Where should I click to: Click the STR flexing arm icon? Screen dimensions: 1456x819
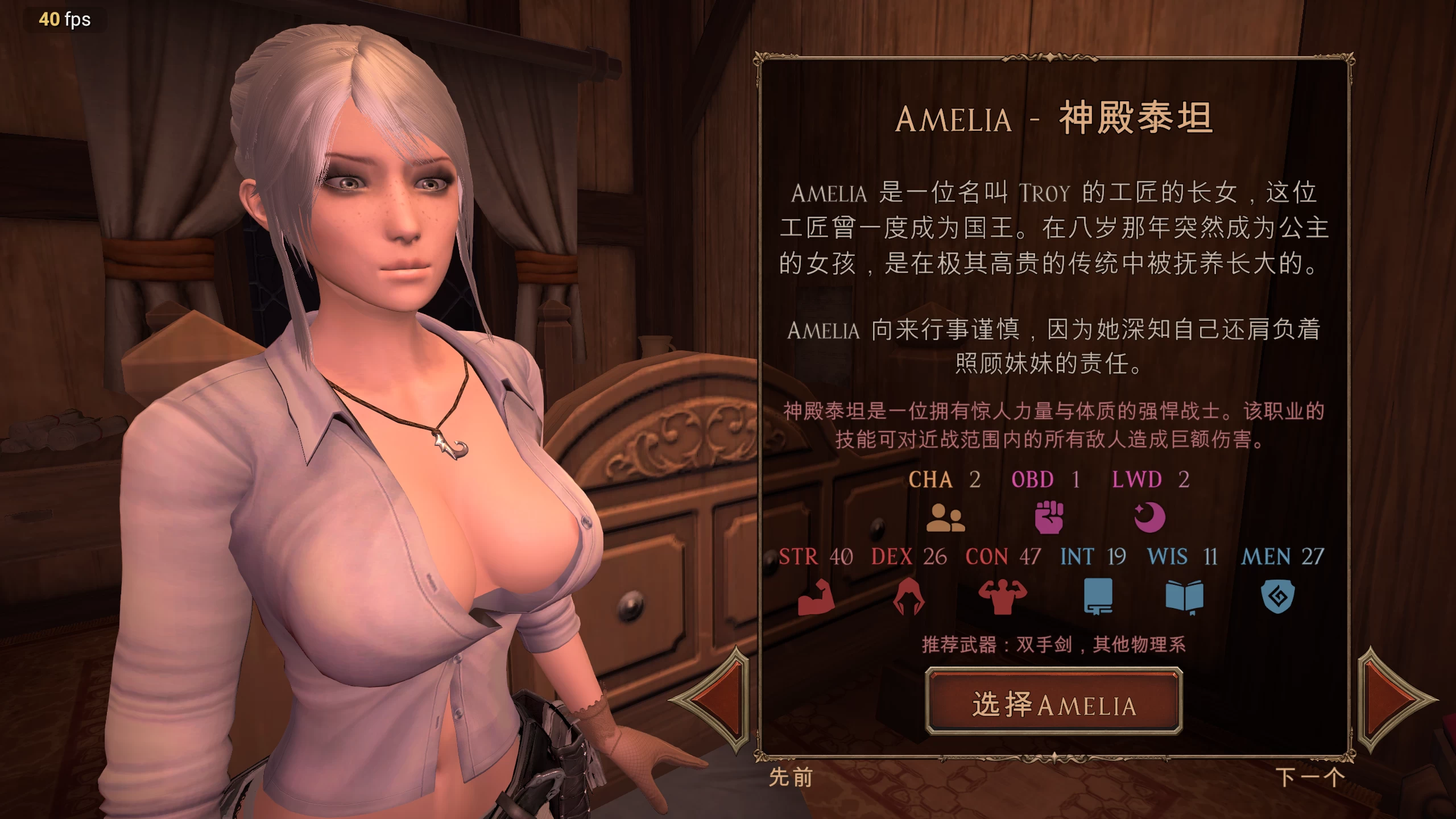coord(816,597)
